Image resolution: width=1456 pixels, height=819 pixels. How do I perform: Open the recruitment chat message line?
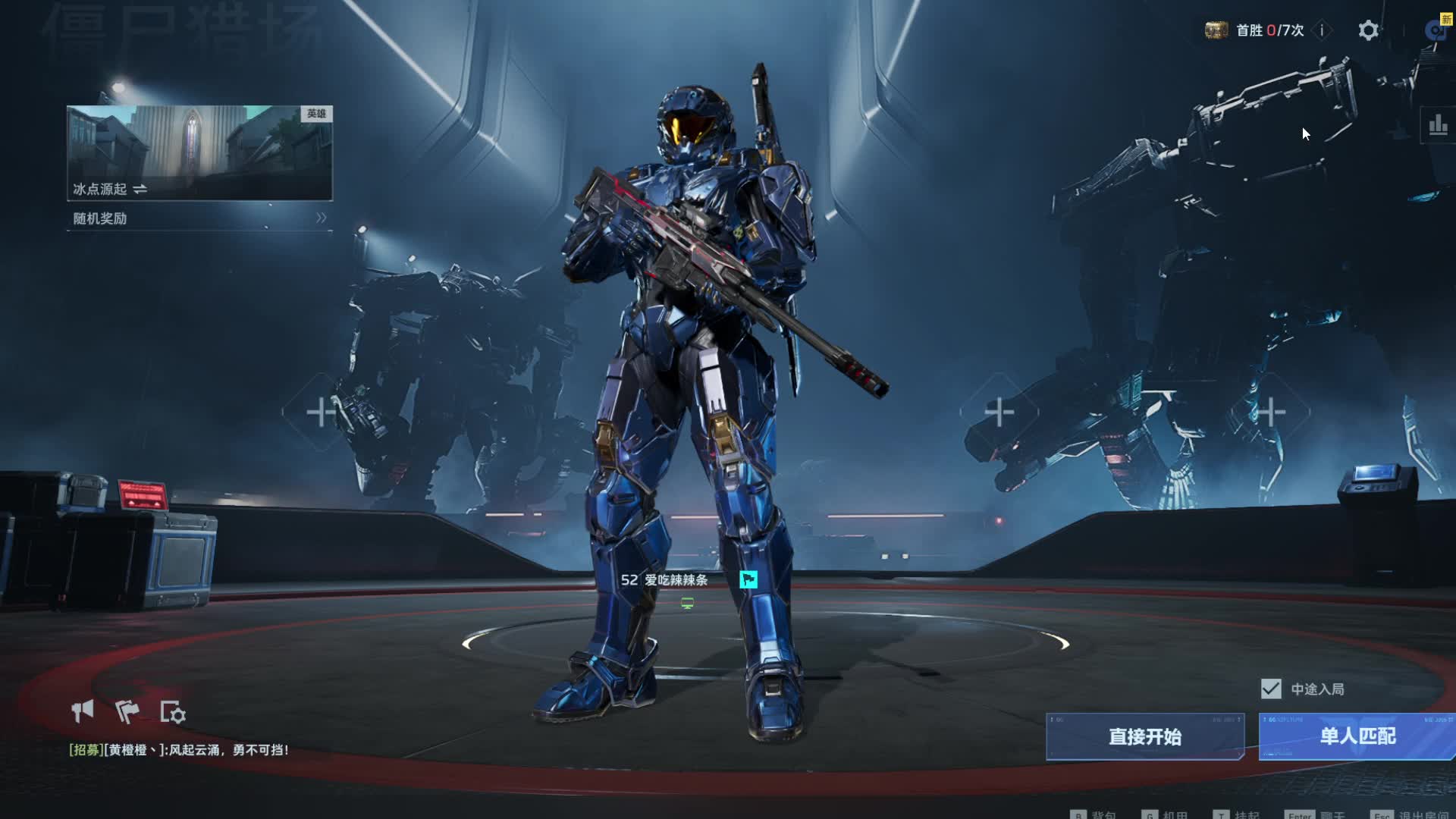pos(179,750)
